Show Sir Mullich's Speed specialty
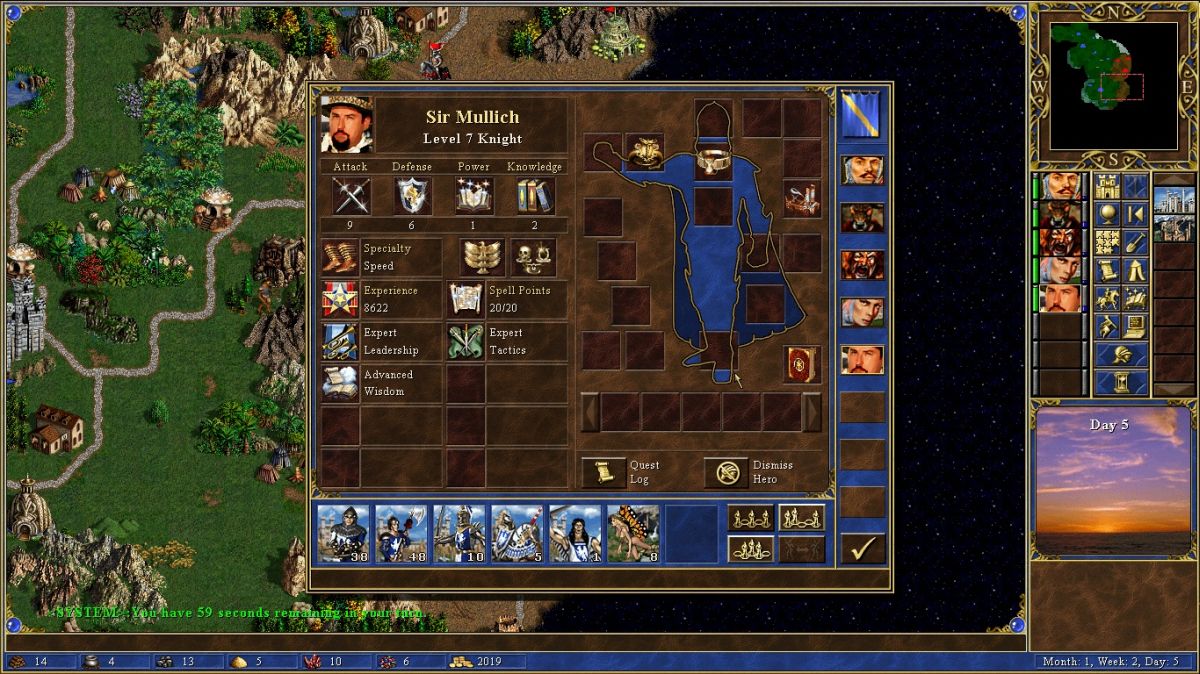Screen dimensions: 1200x674 (x=340, y=257)
